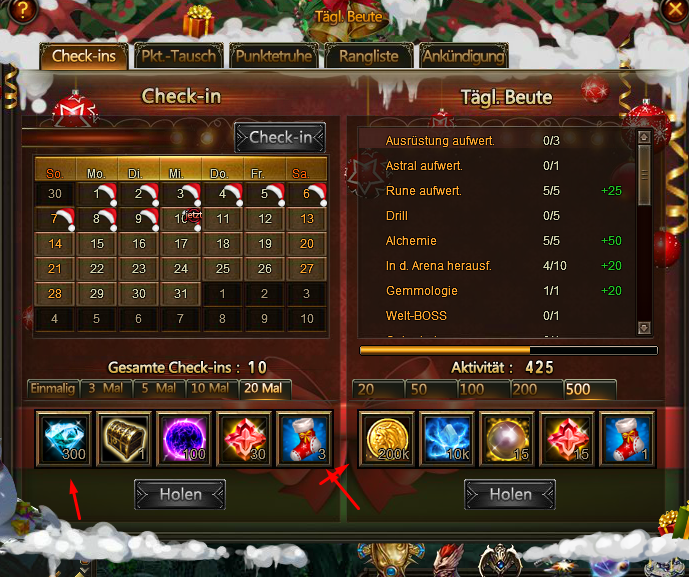The image size is (689, 577).
Task: Claim activity rewards with right Holen button
Action: [x=510, y=494]
